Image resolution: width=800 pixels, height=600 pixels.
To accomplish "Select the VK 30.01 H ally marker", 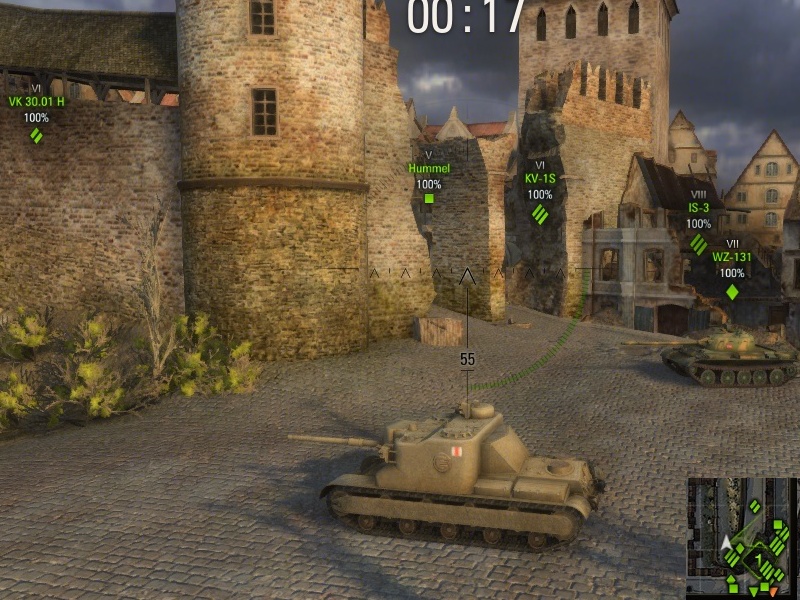I will 36,134.
